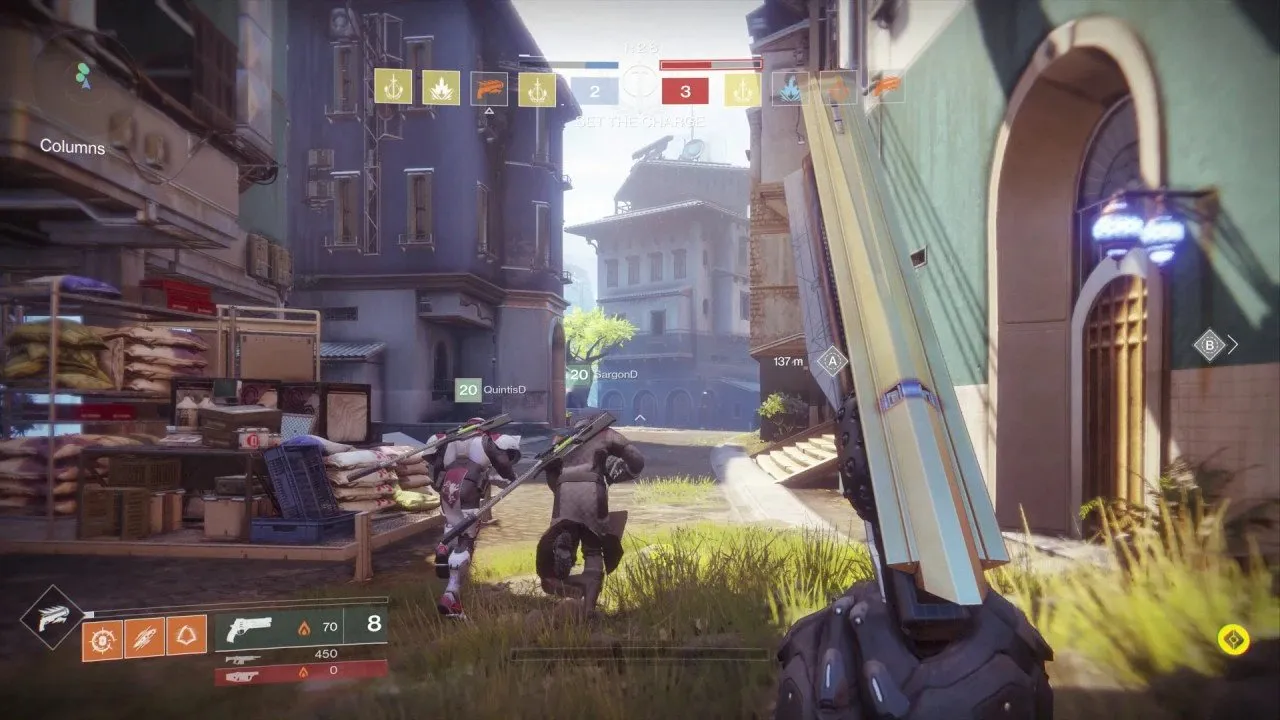Choose the red power weapon slot
This screenshot has width=1280, height=720.
pyautogui.click(x=301, y=673)
